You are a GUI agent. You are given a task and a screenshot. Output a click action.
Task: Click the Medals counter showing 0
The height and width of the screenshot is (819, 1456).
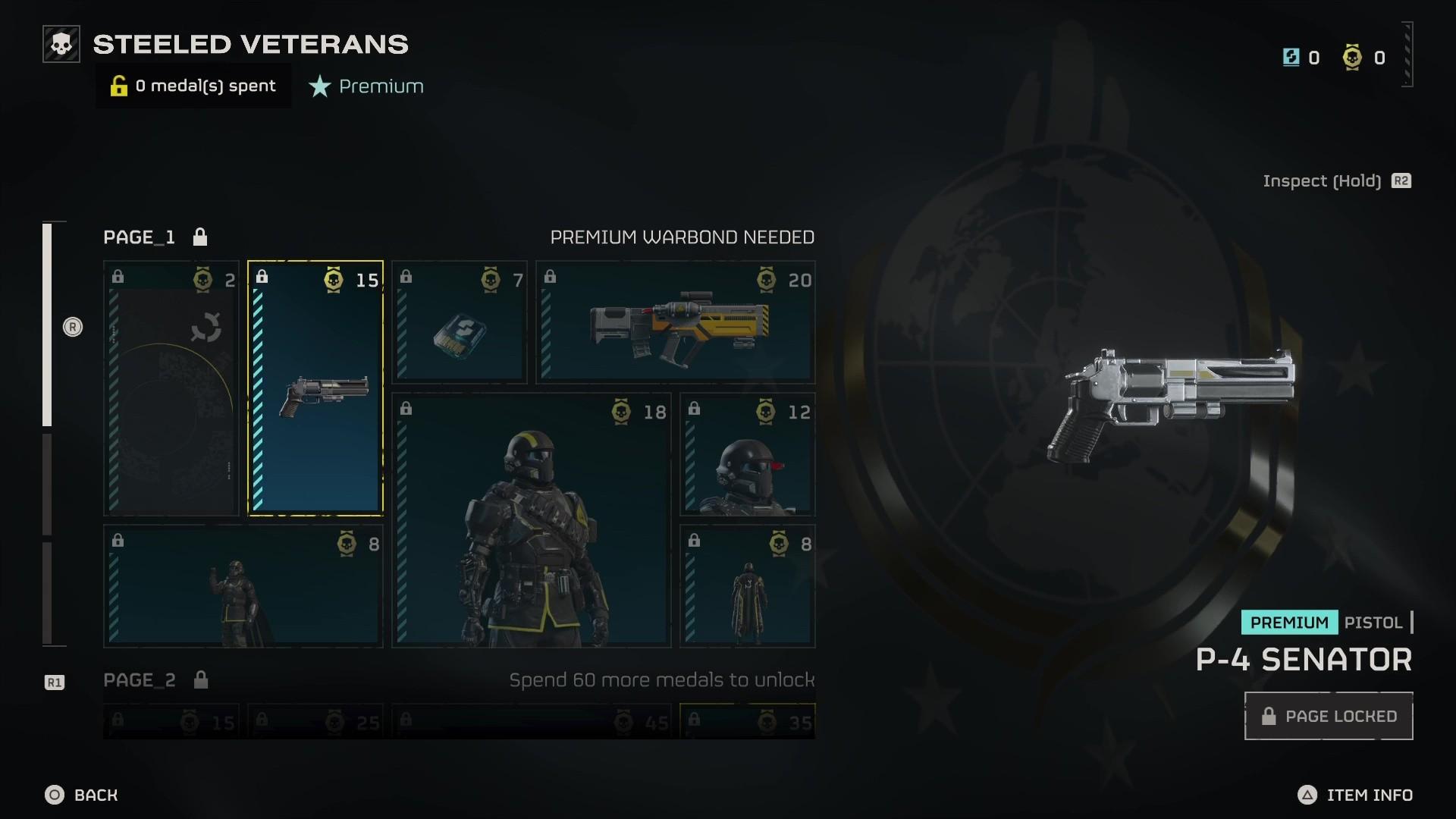coord(1362,57)
